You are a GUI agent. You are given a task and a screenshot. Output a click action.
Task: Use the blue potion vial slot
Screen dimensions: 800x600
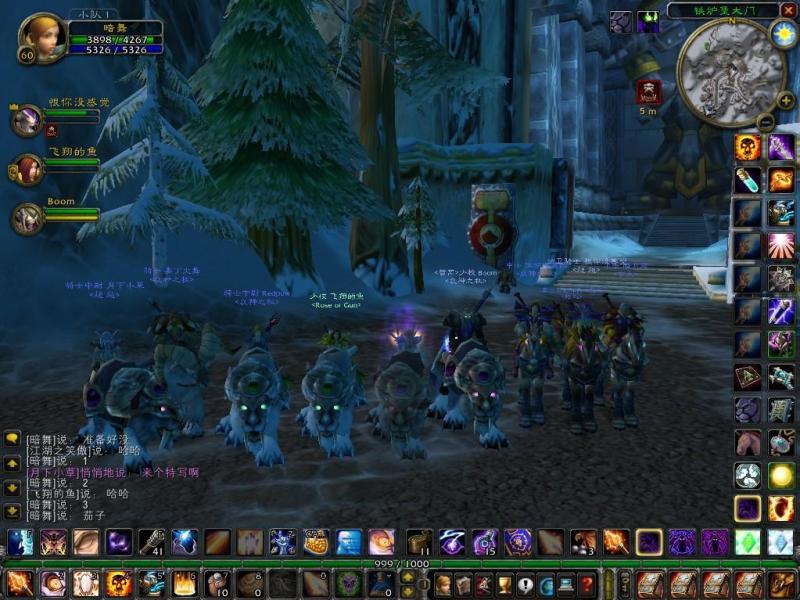747,180
